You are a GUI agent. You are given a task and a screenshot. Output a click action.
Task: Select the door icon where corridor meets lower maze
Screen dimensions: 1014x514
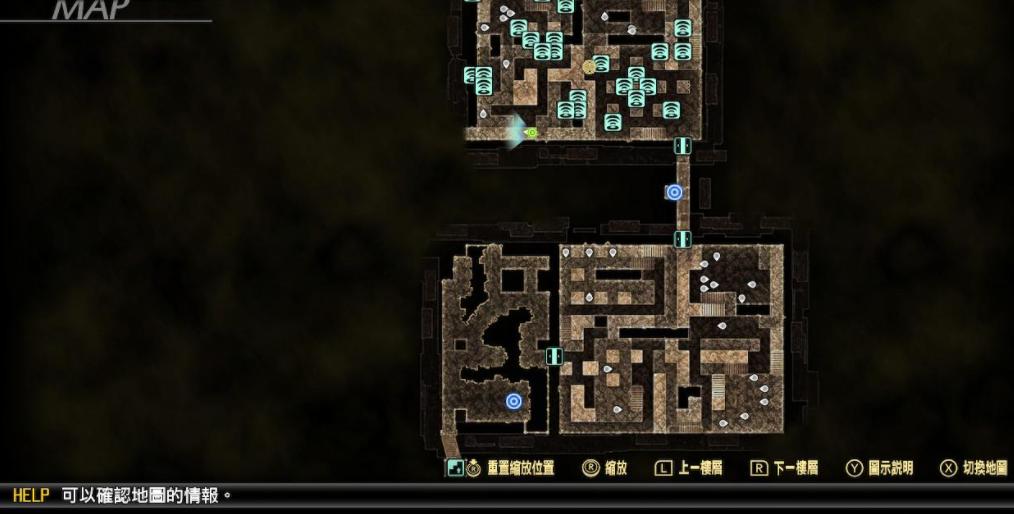(682, 239)
